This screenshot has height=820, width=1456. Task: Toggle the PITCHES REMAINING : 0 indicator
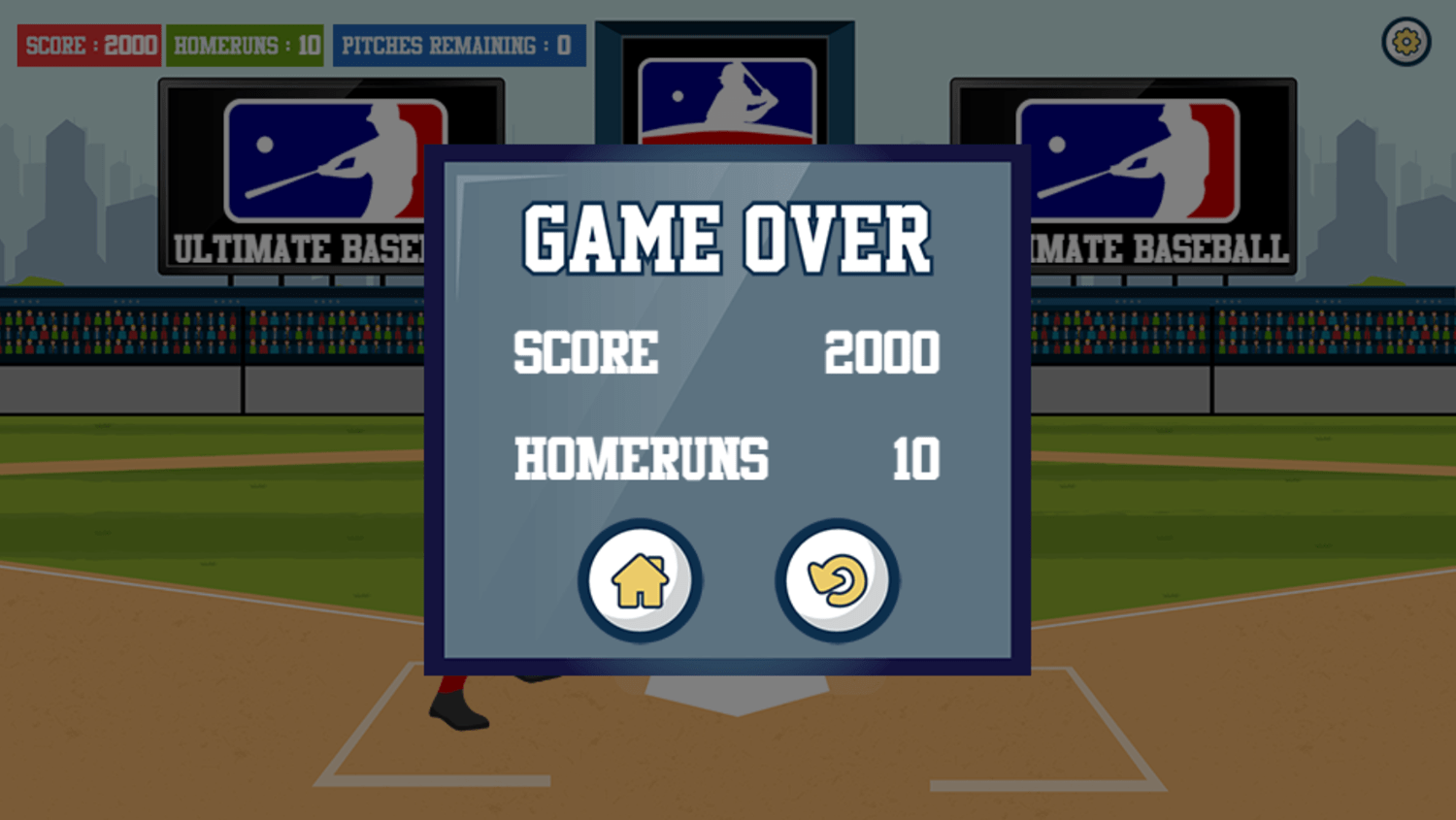[x=458, y=45]
